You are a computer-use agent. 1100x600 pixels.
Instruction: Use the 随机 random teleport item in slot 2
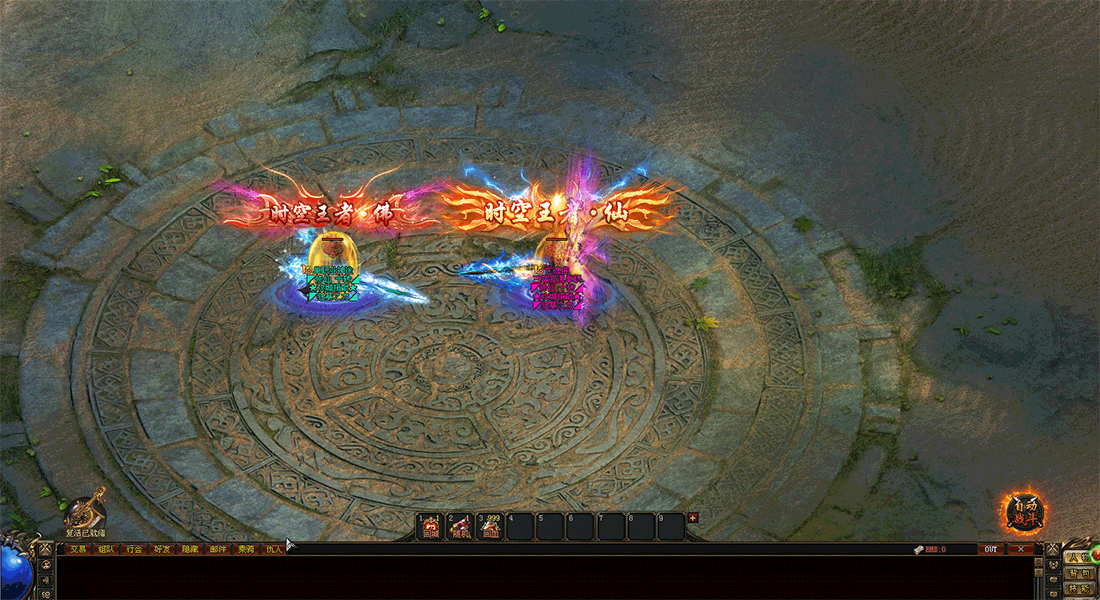pos(461,526)
